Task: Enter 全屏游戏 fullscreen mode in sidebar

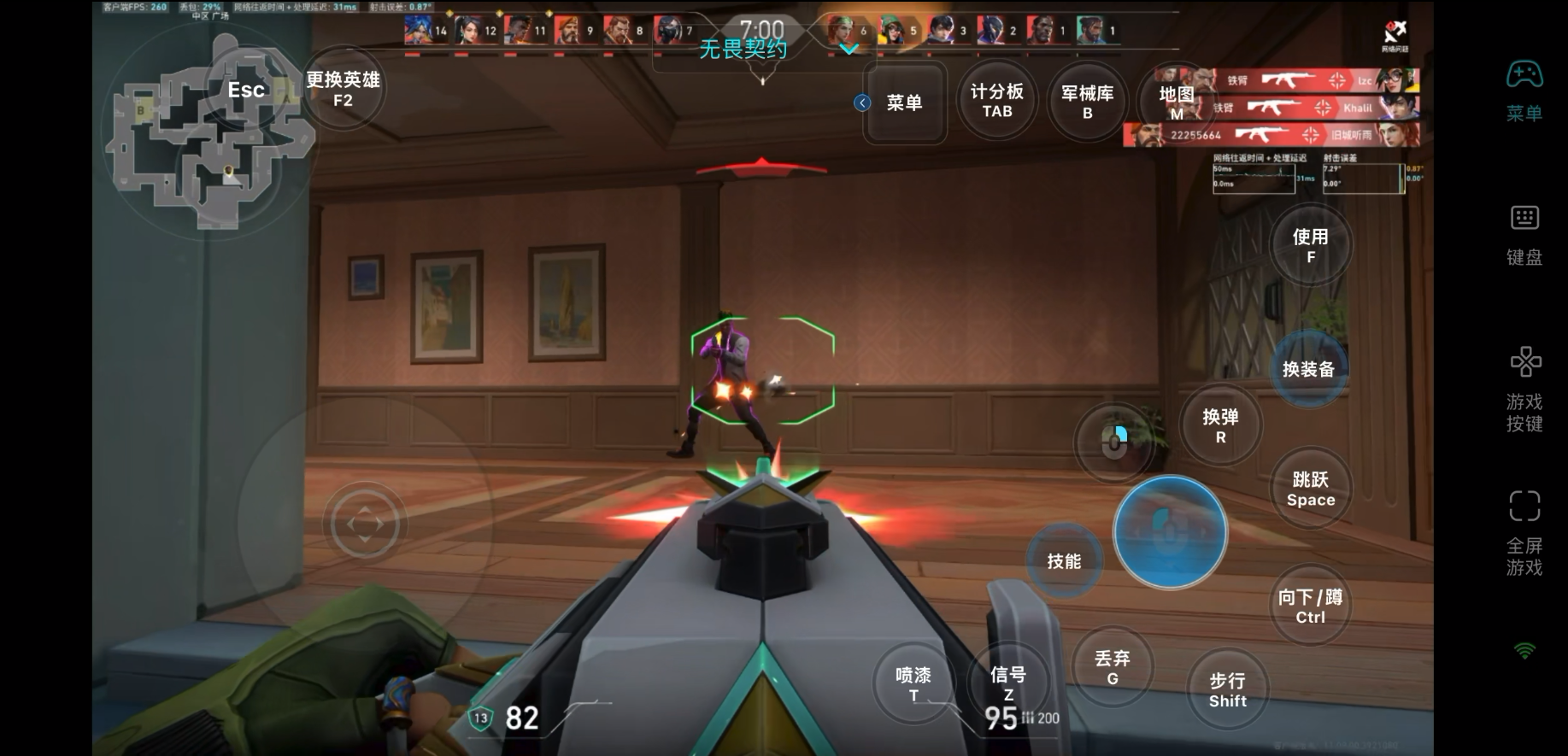Action: coord(1524,533)
